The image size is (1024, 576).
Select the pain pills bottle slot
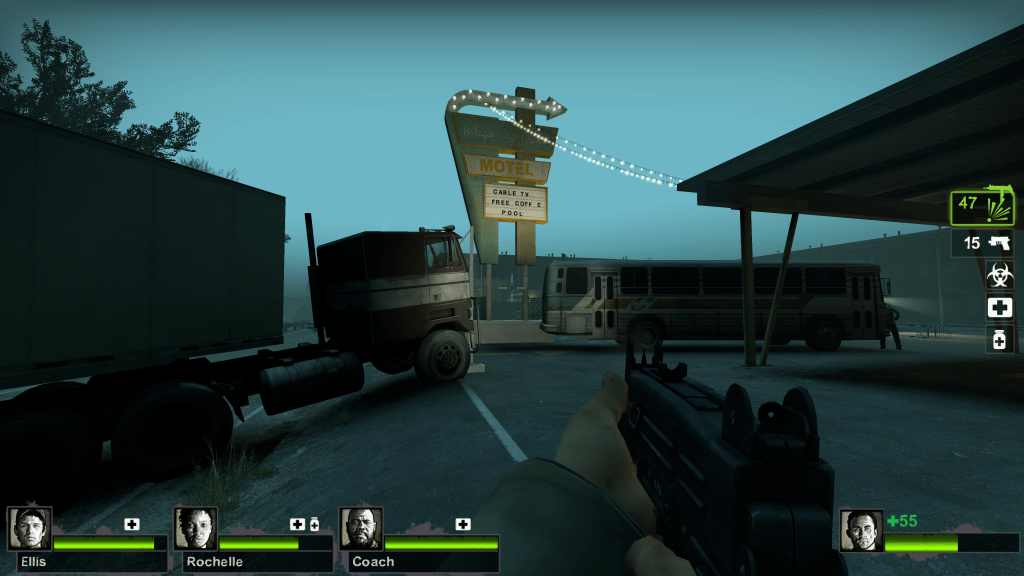pyautogui.click(x=999, y=339)
